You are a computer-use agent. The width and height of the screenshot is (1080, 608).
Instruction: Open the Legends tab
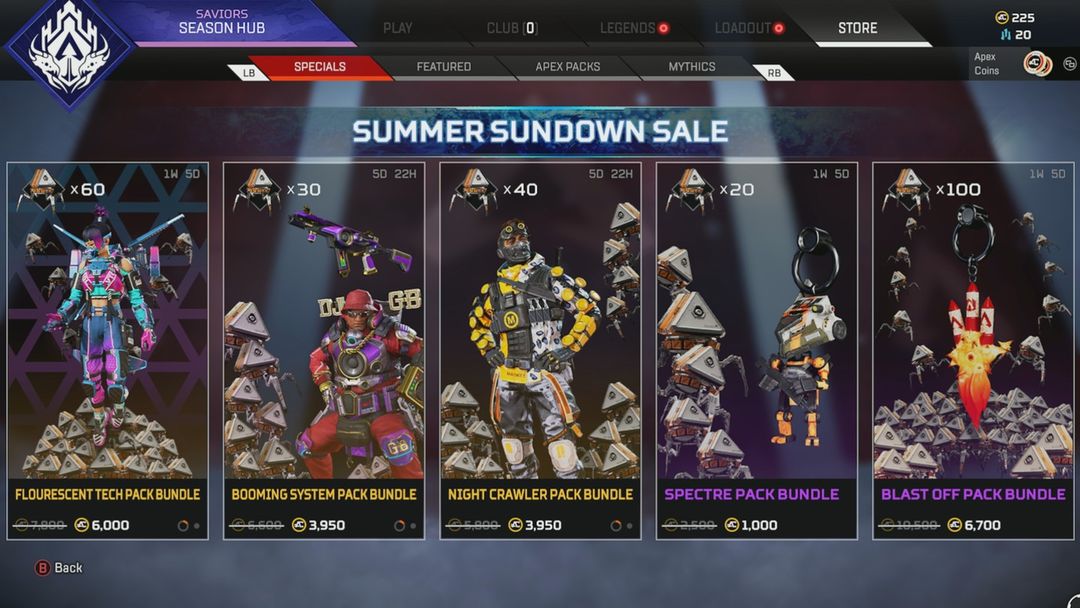coord(628,28)
